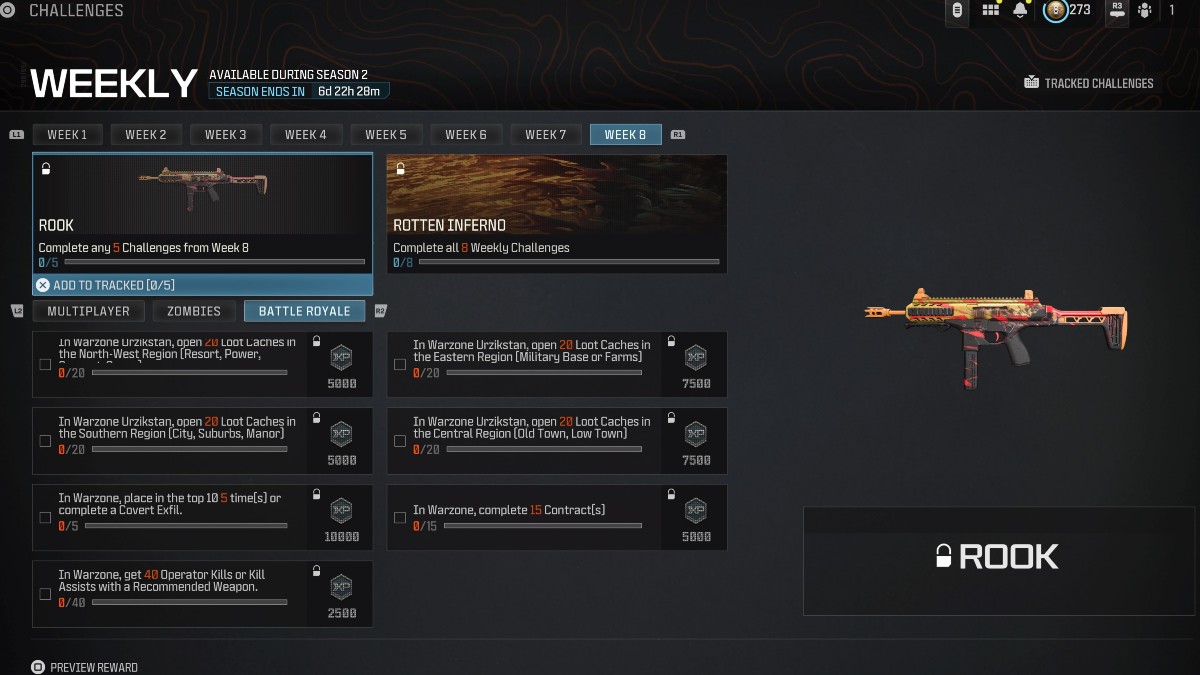Toggle the 15 Contracts challenge checkbox
Image resolution: width=1200 pixels, height=675 pixels.
click(400, 517)
